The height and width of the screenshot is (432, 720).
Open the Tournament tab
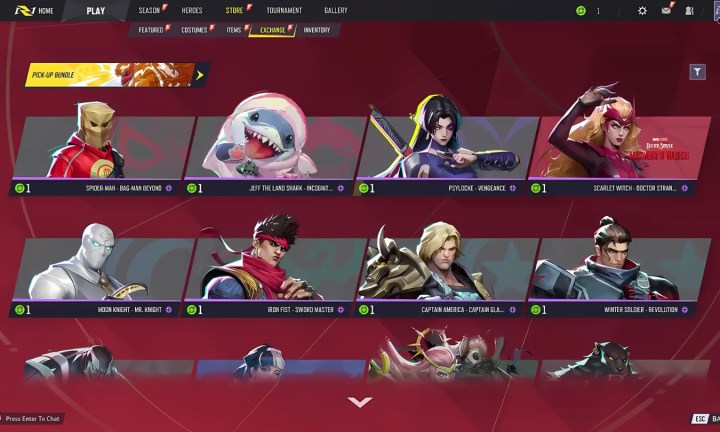click(x=284, y=10)
